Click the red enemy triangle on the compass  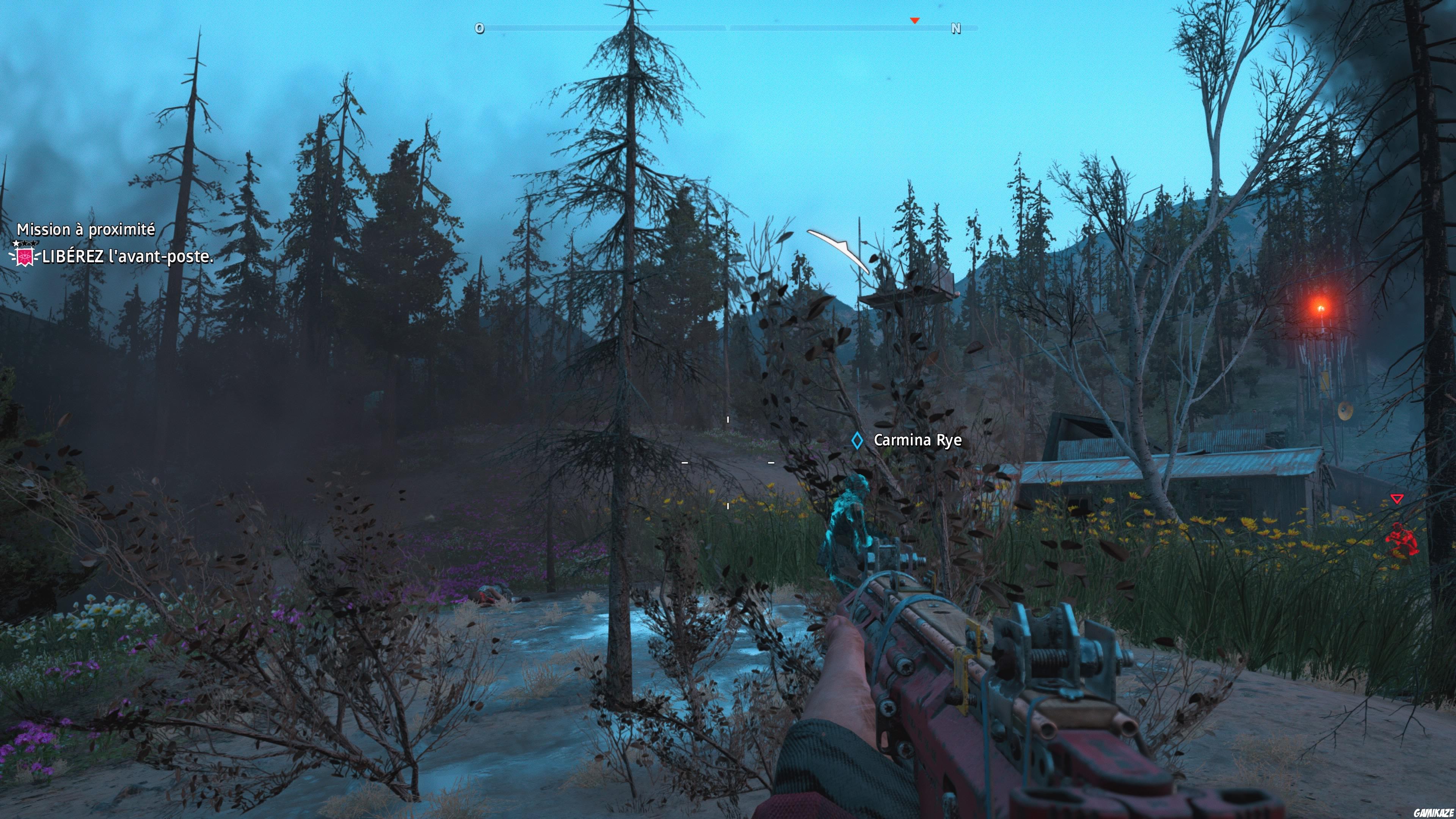[915, 21]
